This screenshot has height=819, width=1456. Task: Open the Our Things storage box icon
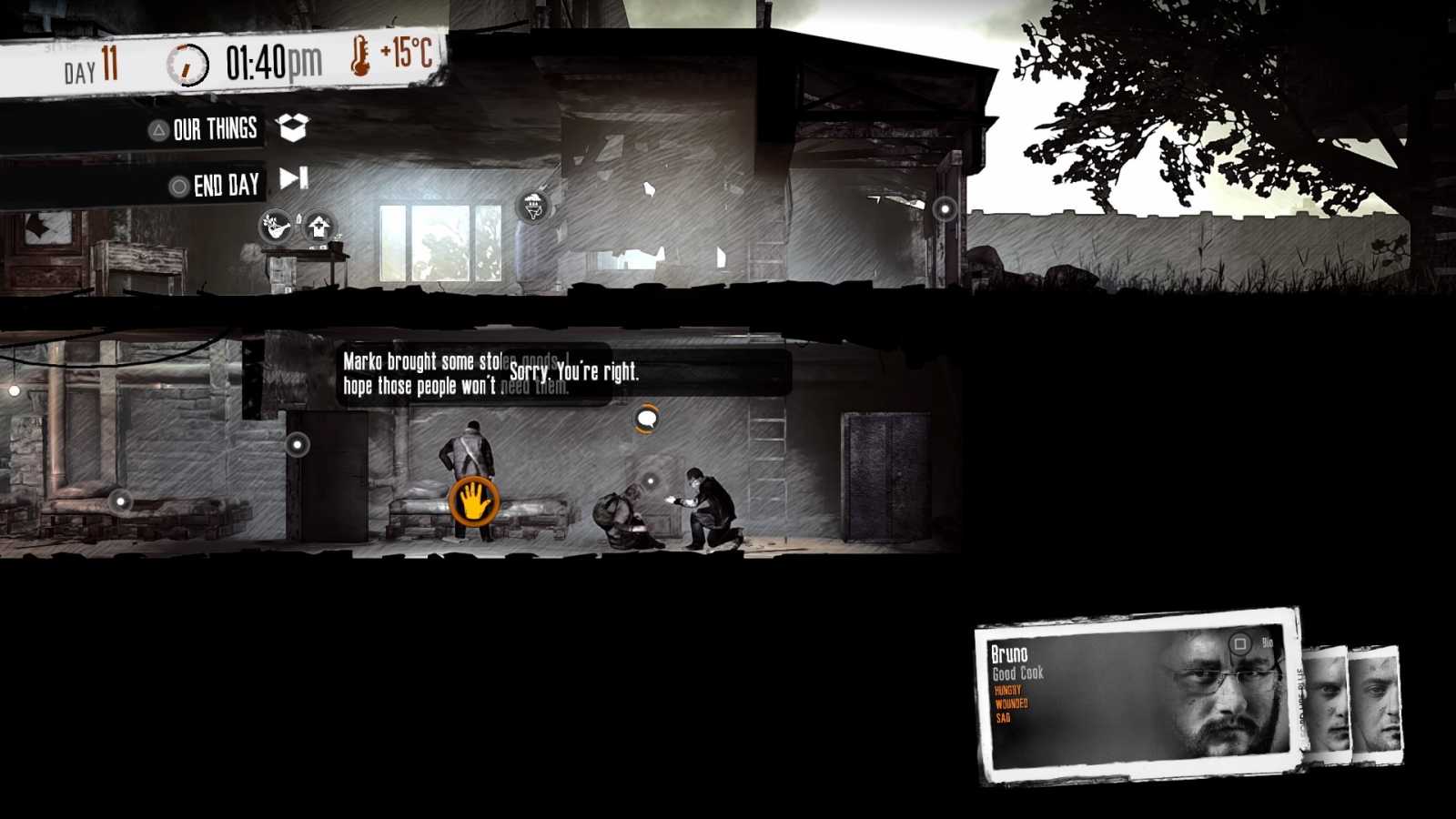[x=291, y=129]
